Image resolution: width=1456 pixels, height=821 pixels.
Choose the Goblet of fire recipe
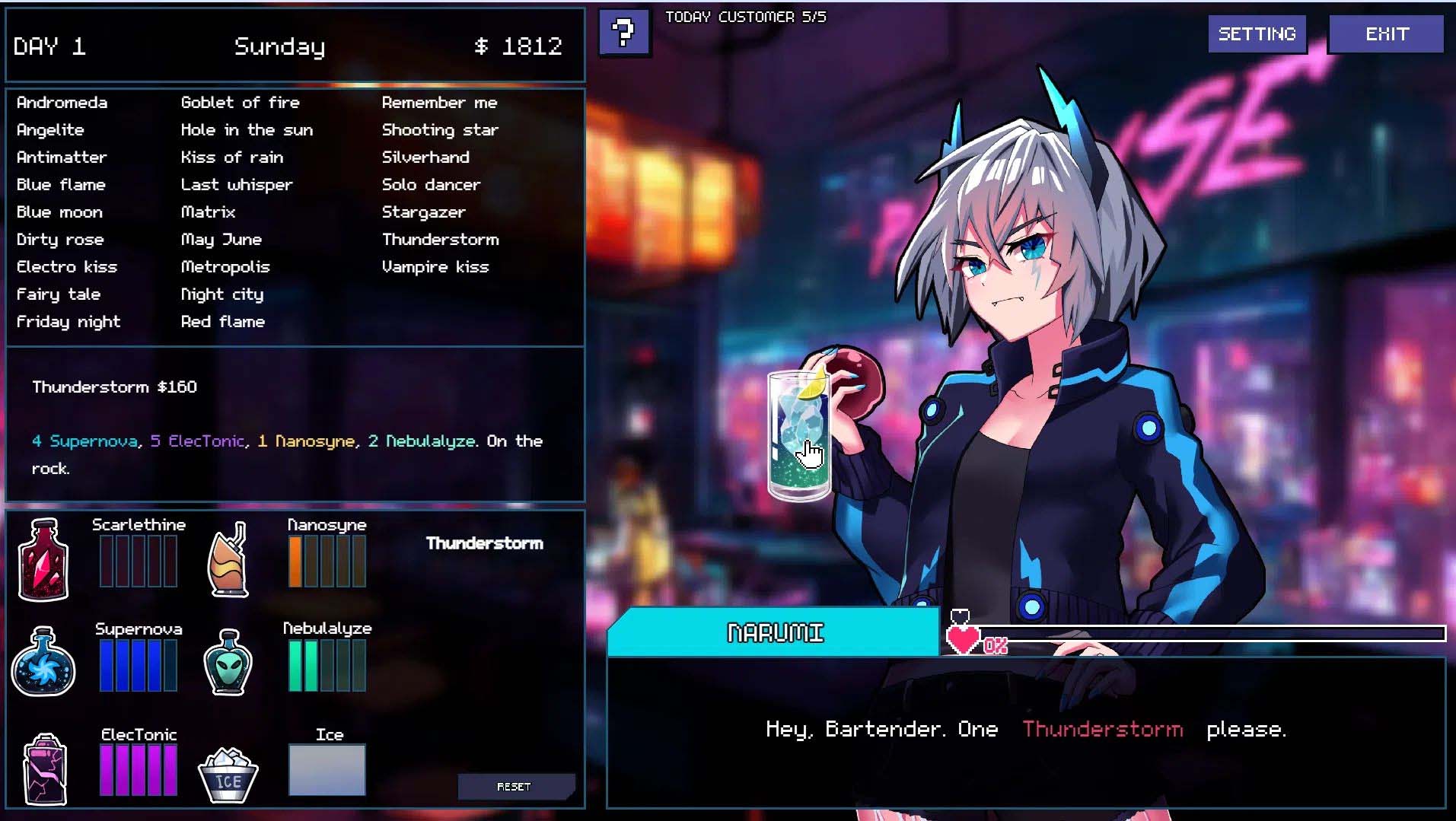click(240, 103)
